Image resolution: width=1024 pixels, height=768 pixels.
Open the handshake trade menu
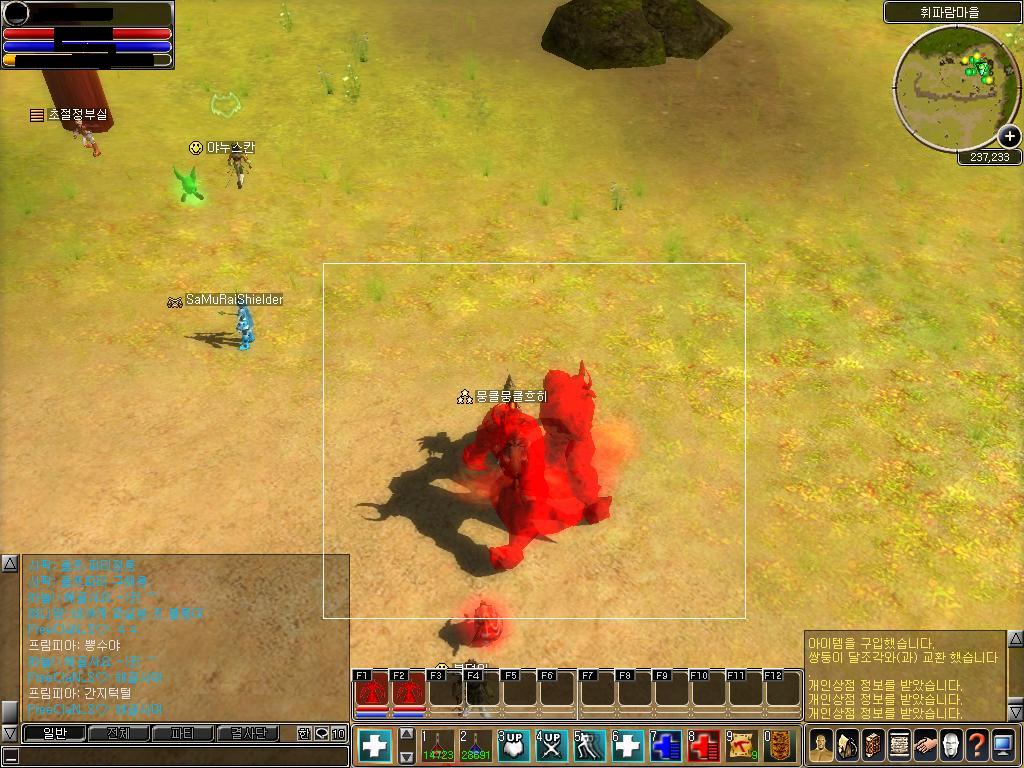925,745
